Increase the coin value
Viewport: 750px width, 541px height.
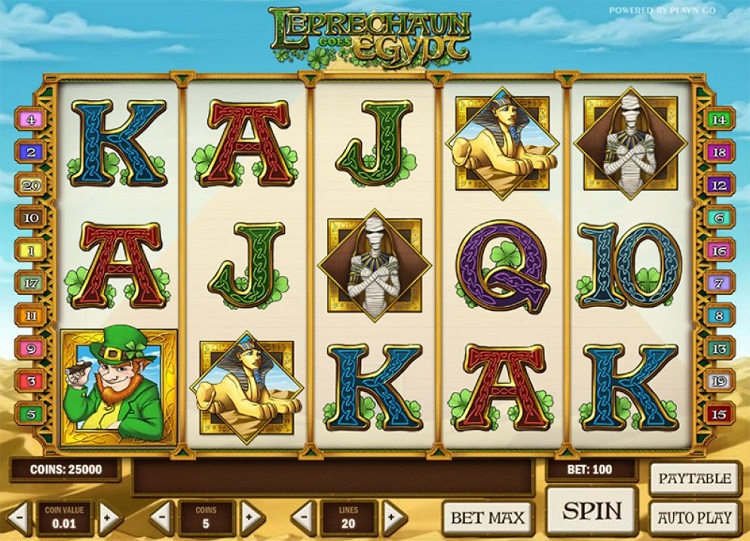coord(110,517)
